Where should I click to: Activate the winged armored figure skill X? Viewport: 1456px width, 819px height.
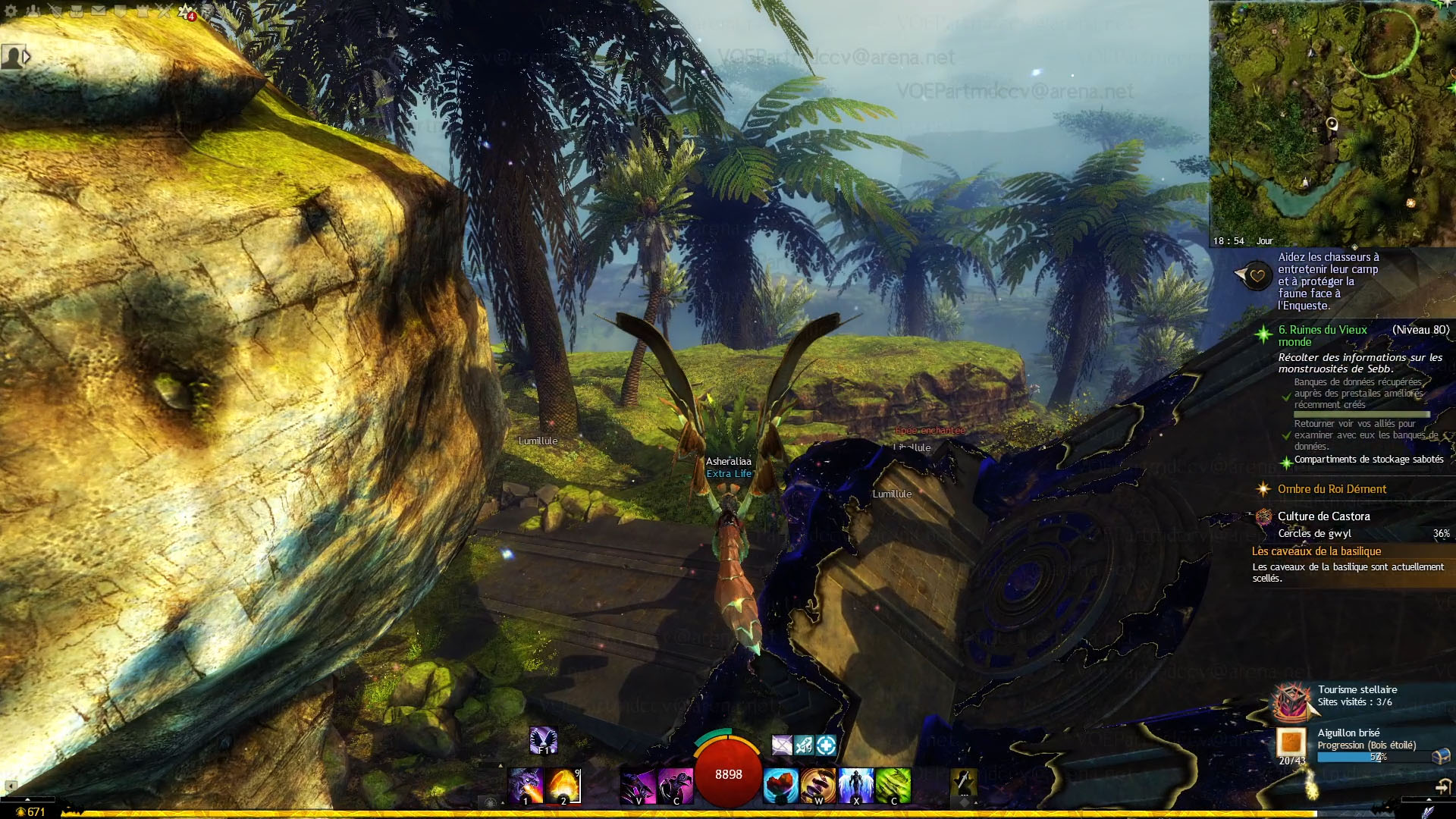(856, 785)
